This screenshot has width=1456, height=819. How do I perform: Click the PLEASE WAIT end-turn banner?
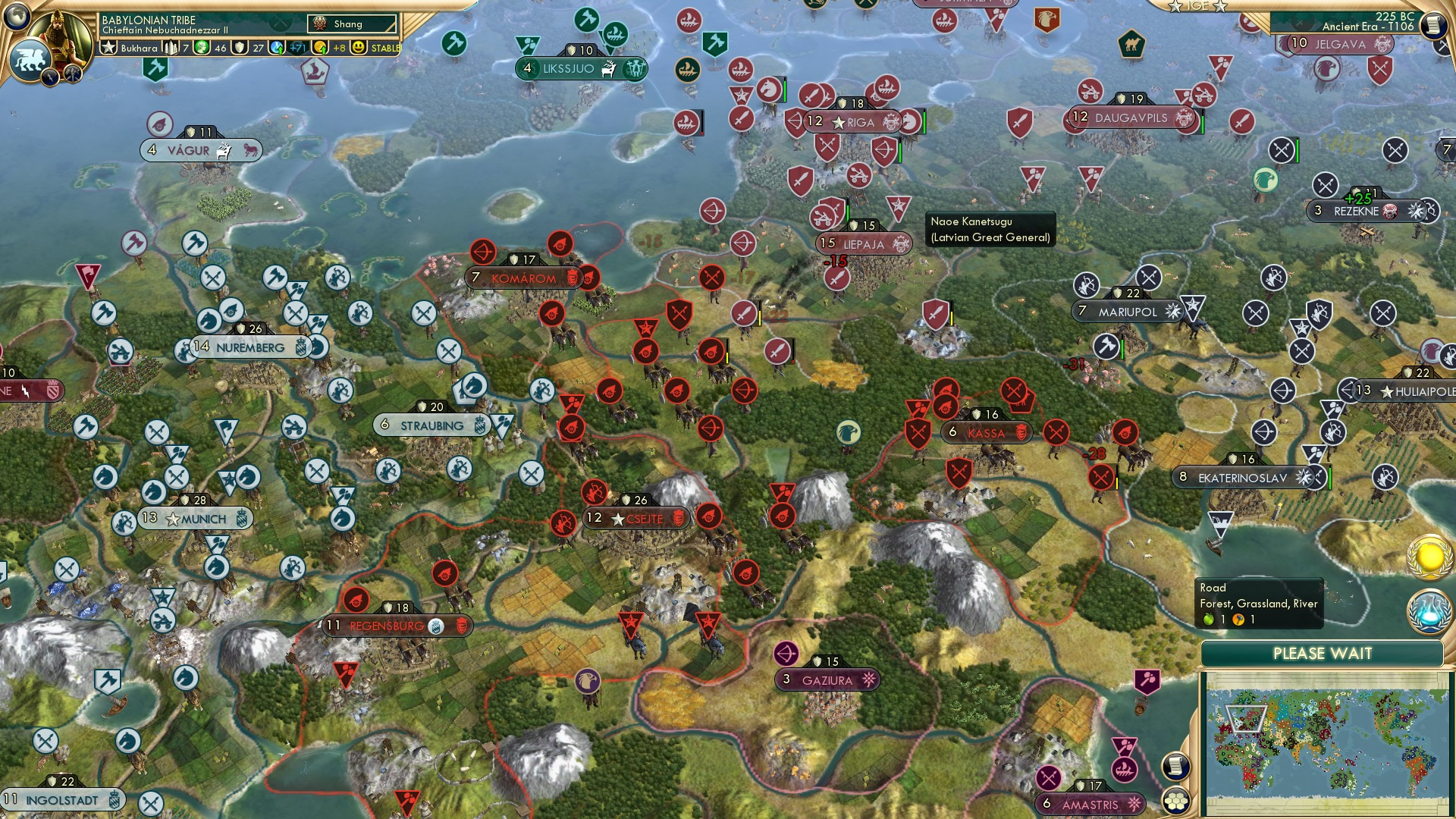pyautogui.click(x=1323, y=653)
